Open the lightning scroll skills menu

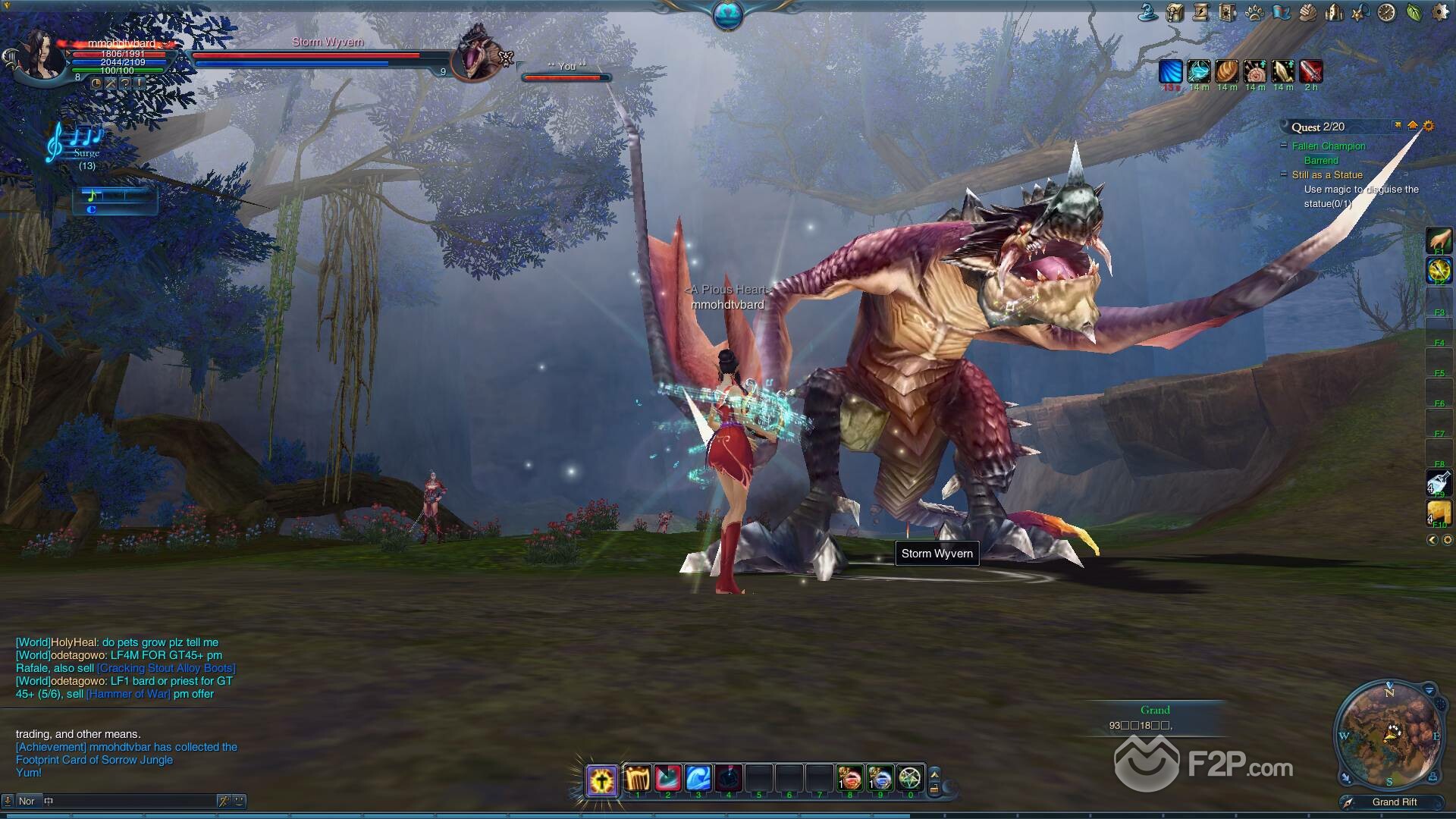[x=1201, y=12]
